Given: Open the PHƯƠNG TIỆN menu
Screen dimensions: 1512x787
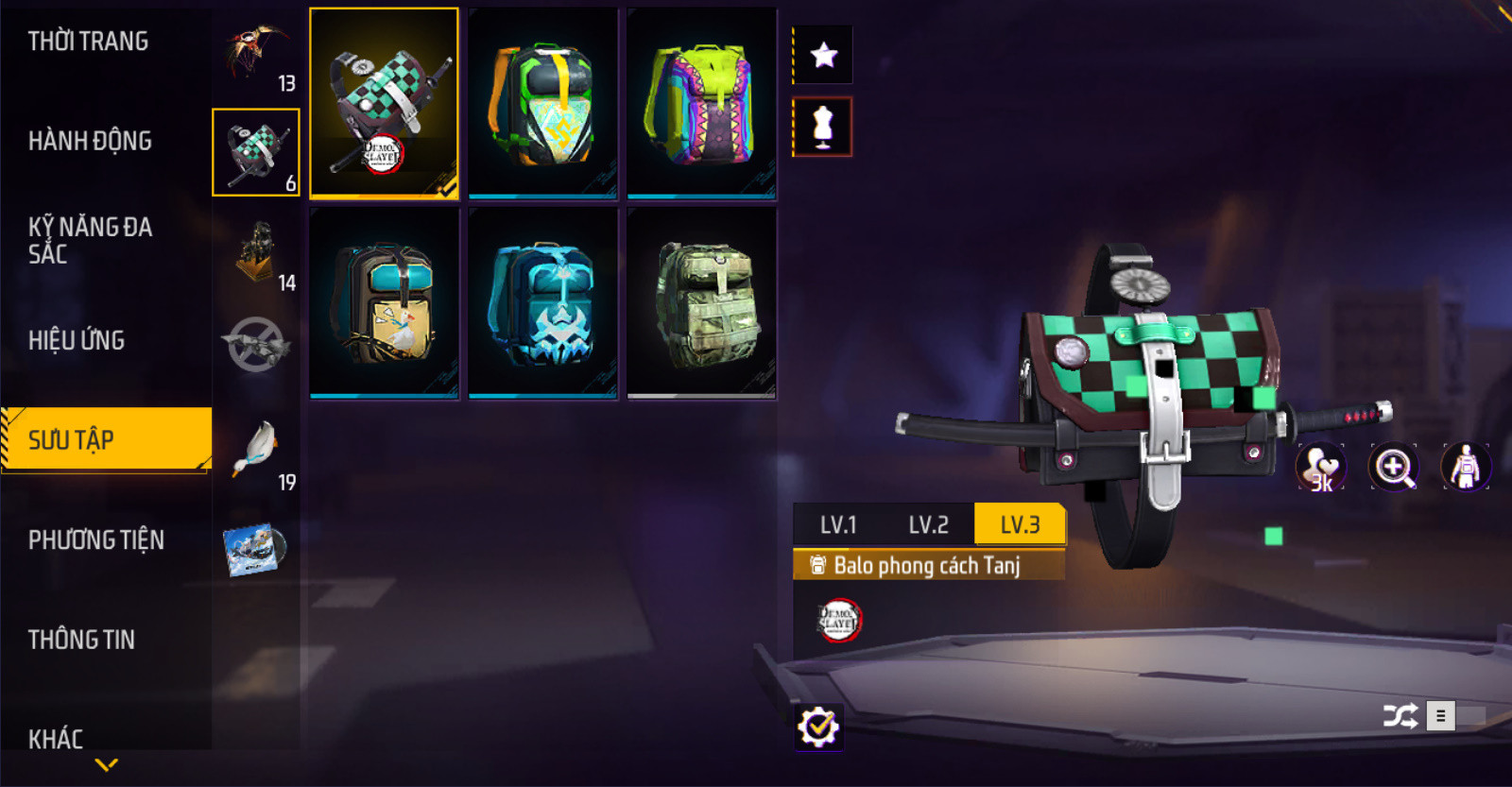Looking at the screenshot, I should coord(96,539).
